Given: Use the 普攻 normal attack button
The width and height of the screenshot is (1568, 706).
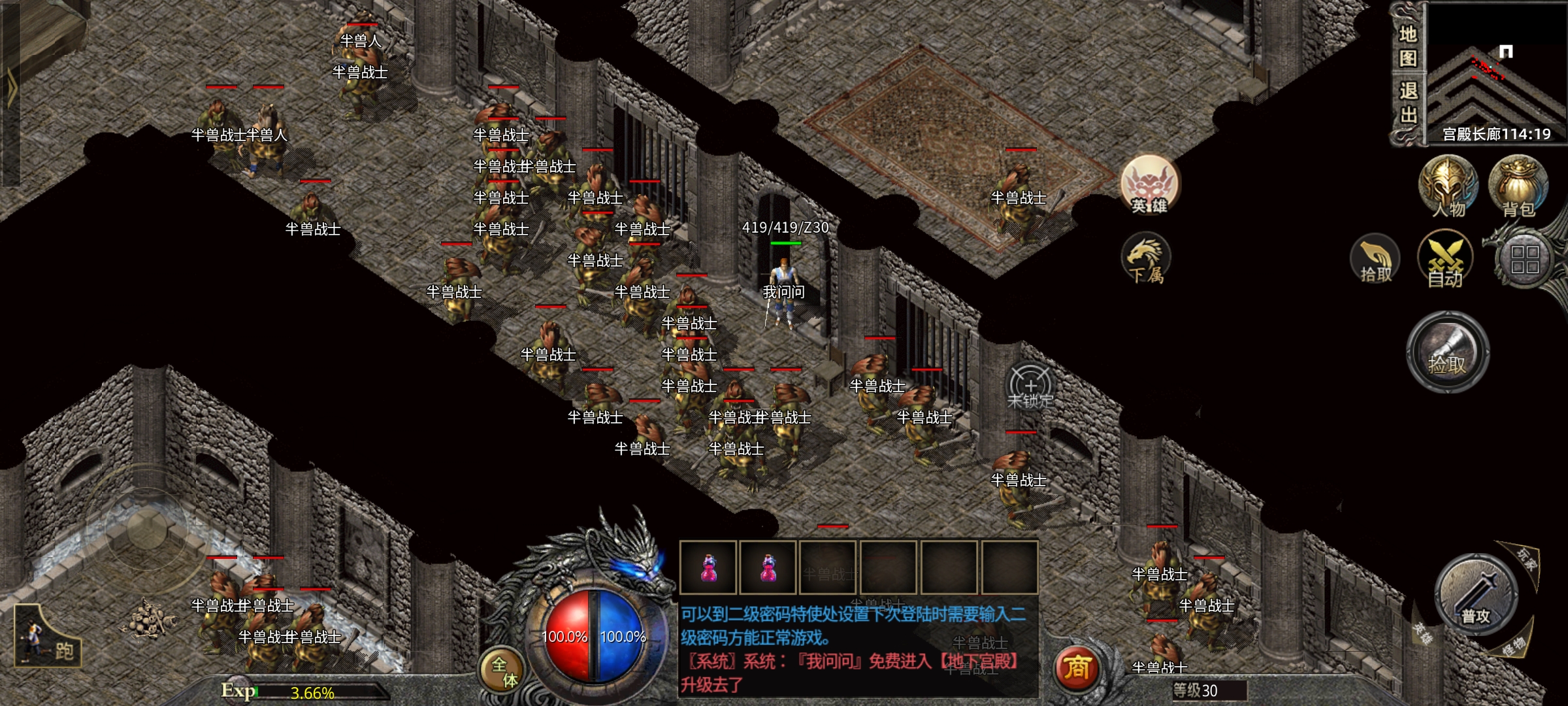Looking at the screenshot, I should tap(1476, 596).
